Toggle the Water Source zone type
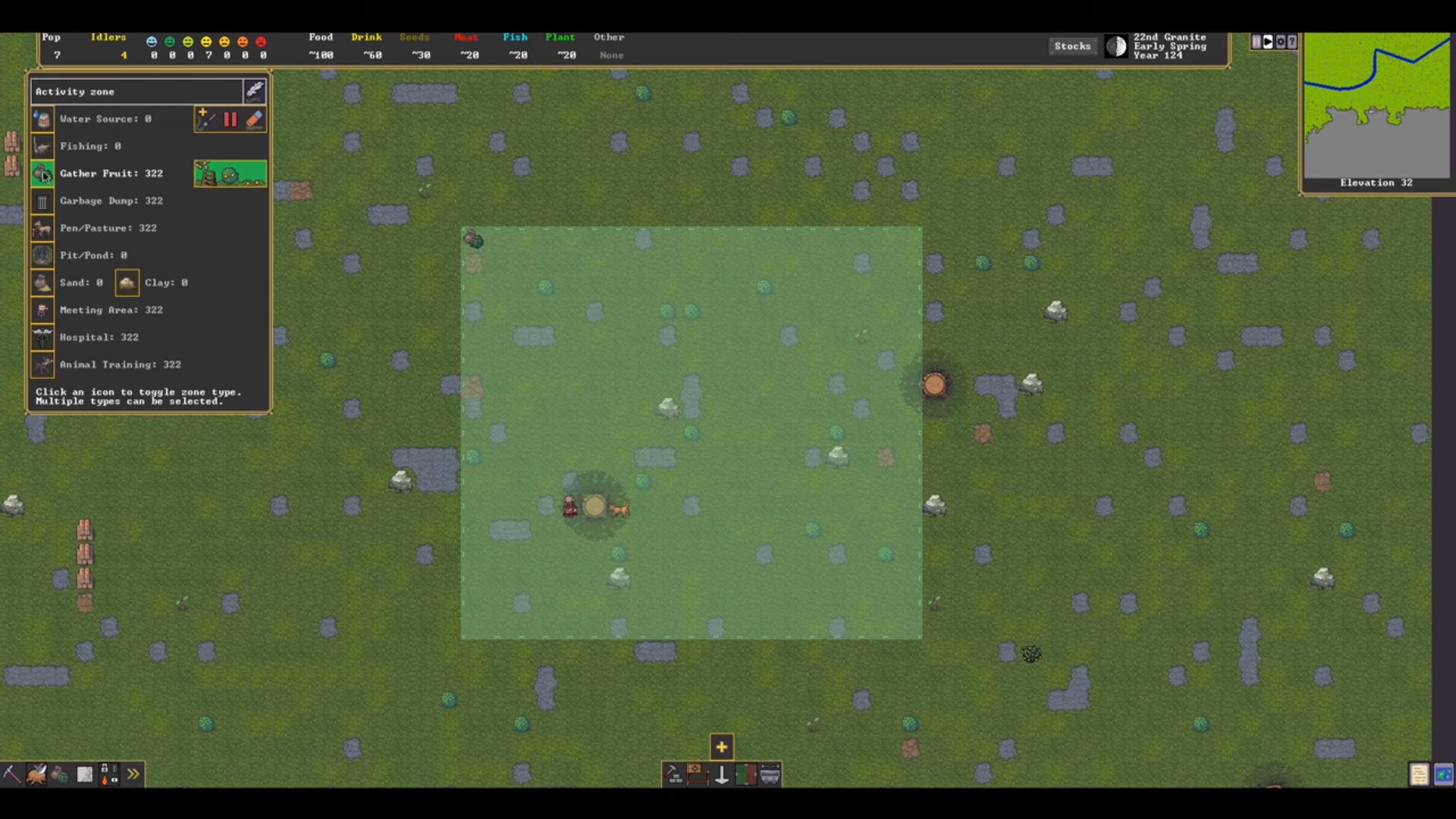 42,119
